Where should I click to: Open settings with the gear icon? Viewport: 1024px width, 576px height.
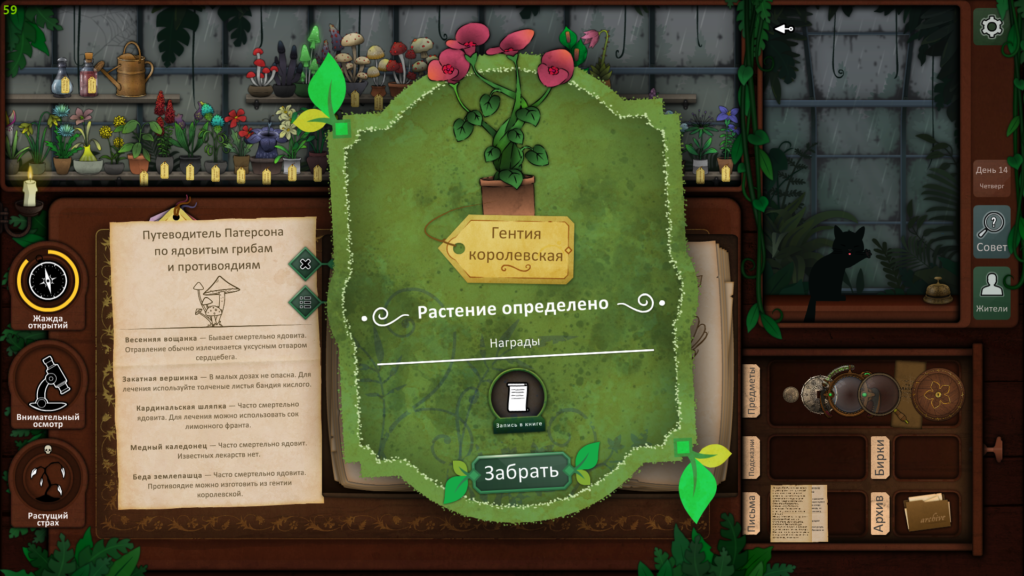pos(991,27)
